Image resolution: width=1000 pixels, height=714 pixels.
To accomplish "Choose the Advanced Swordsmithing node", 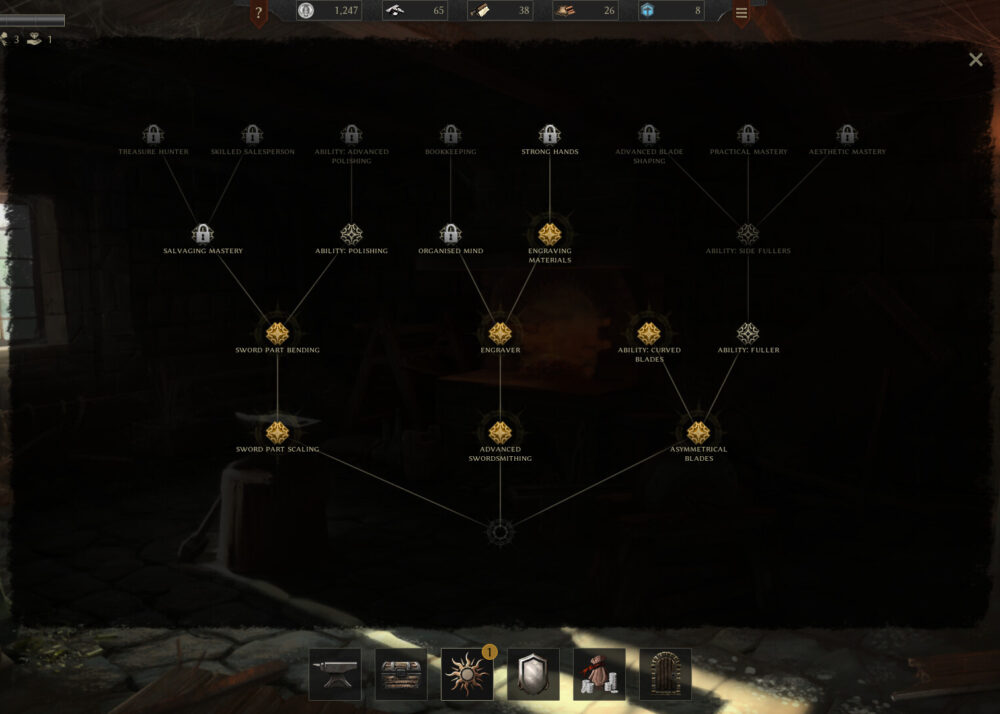I will 500,432.
